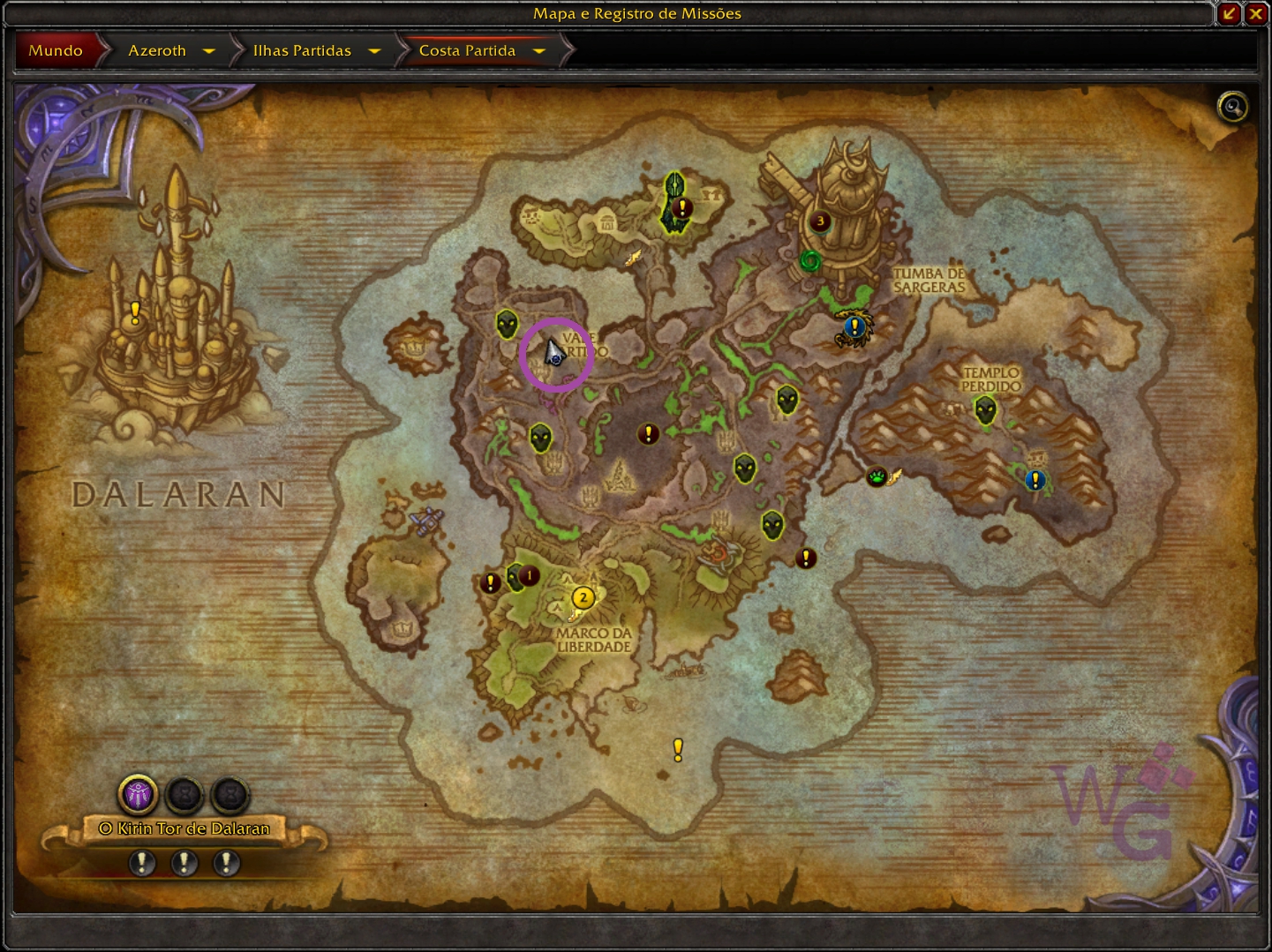The height and width of the screenshot is (952, 1272).
Task: Close the map and quest log window
Action: coord(1255,13)
